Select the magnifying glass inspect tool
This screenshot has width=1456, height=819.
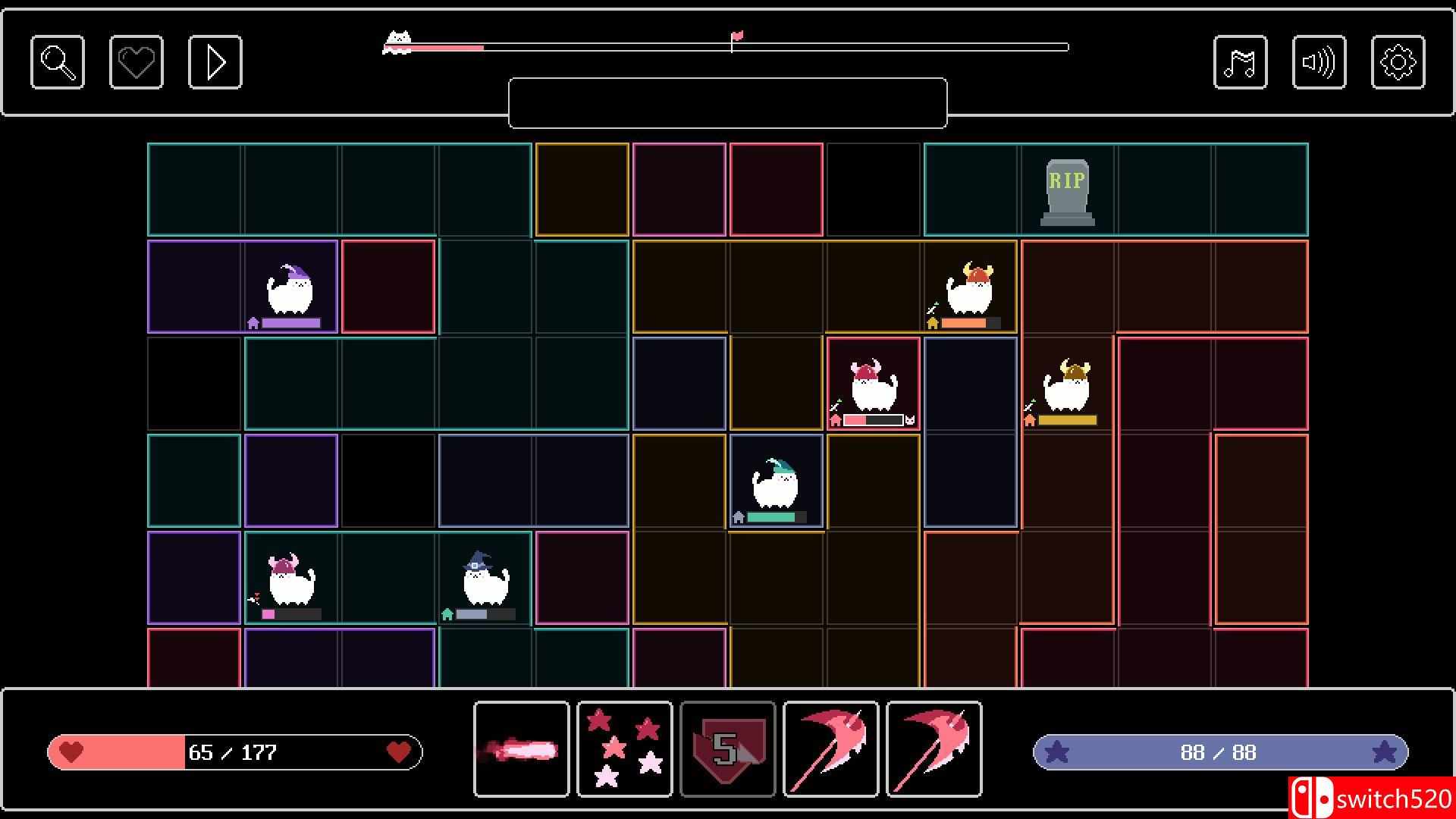coord(57,61)
